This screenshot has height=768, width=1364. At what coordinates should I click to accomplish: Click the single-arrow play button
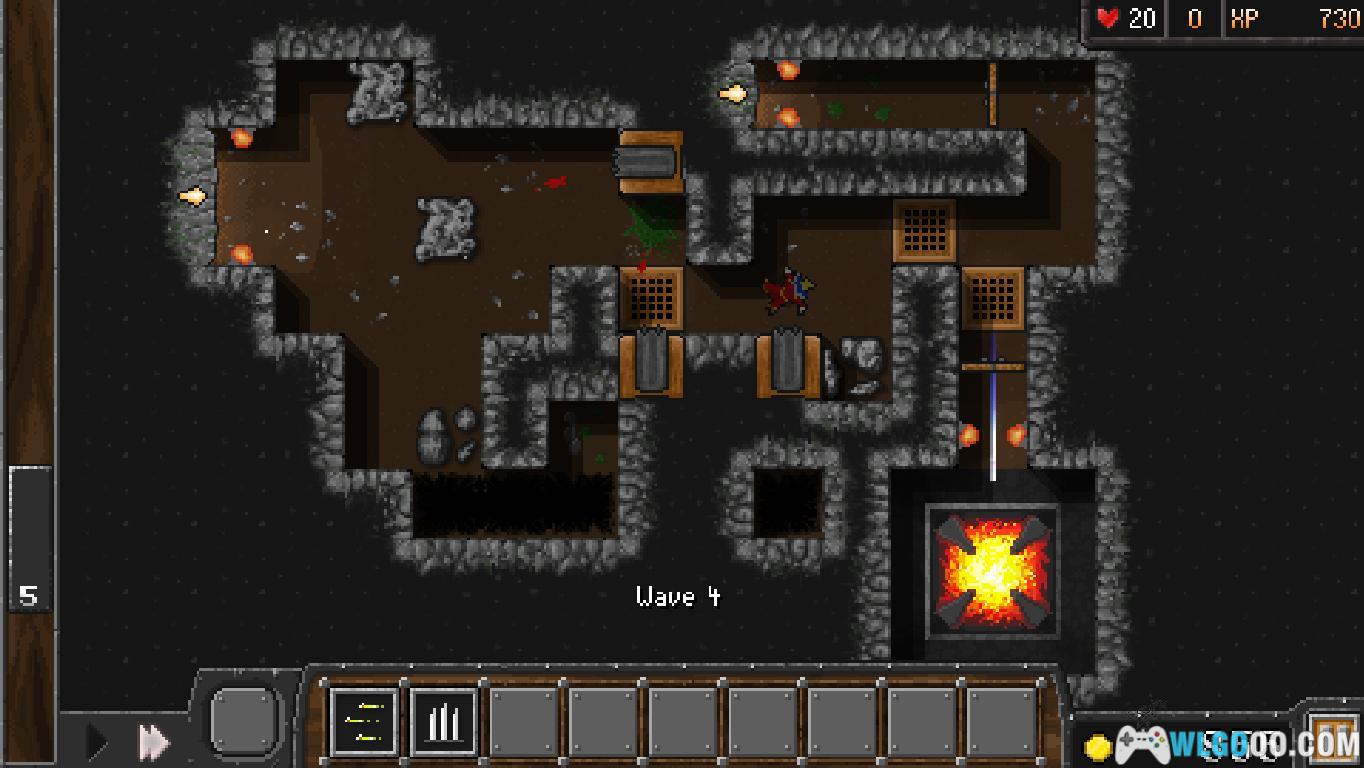pos(97,742)
